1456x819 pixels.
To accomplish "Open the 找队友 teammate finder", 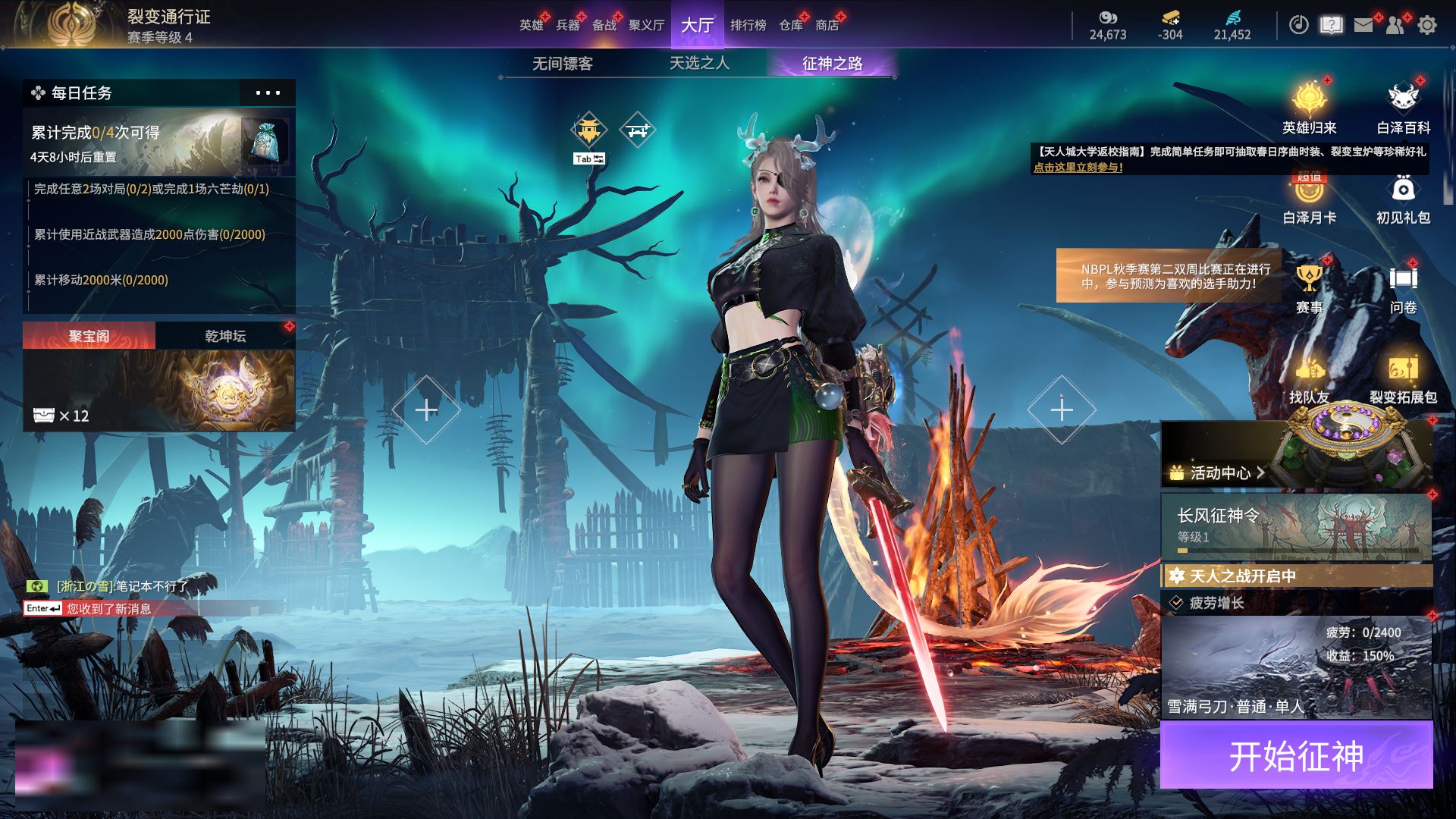I will click(1309, 378).
